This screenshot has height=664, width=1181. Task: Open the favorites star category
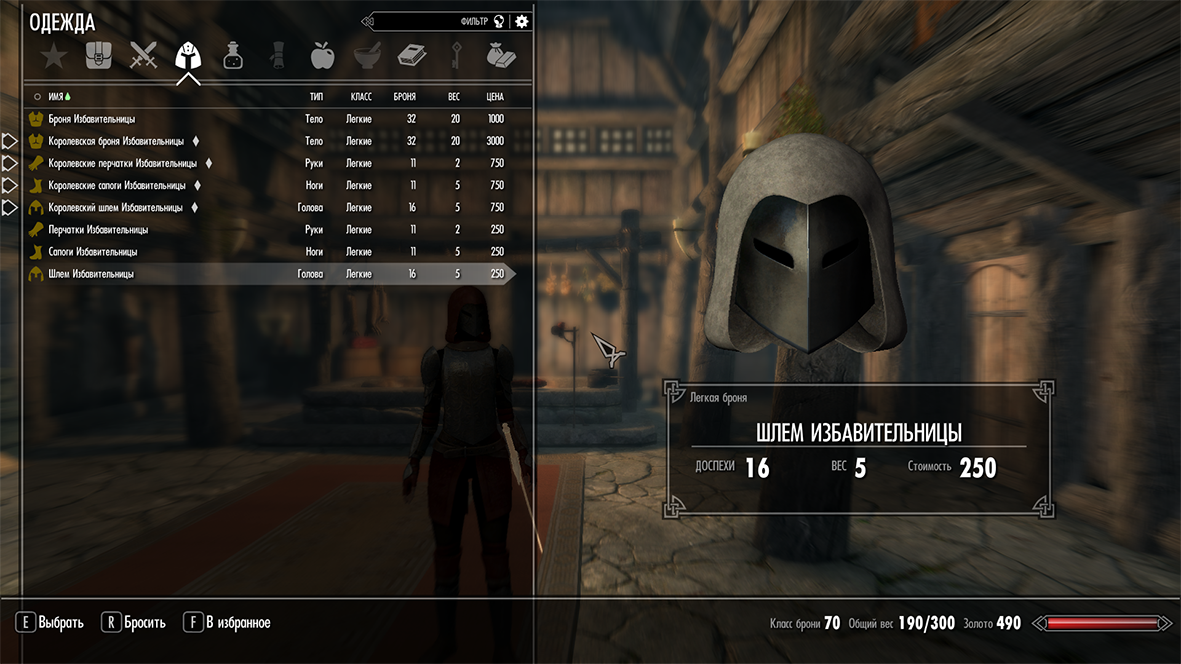click(x=53, y=56)
